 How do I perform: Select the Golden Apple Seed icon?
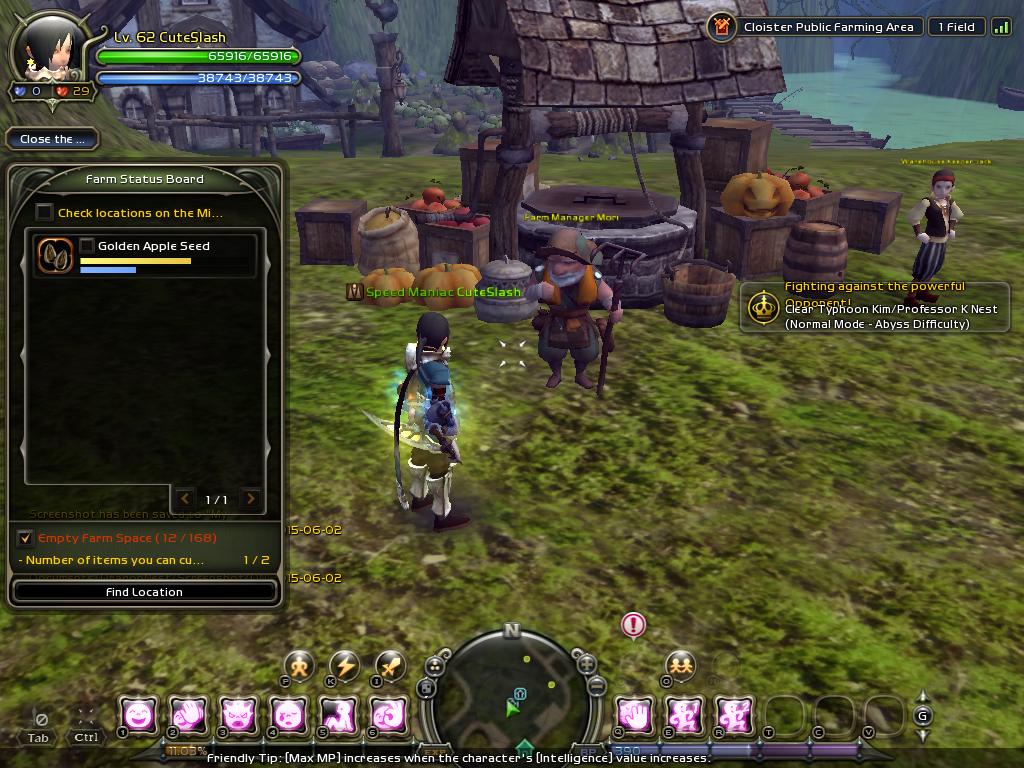point(55,255)
